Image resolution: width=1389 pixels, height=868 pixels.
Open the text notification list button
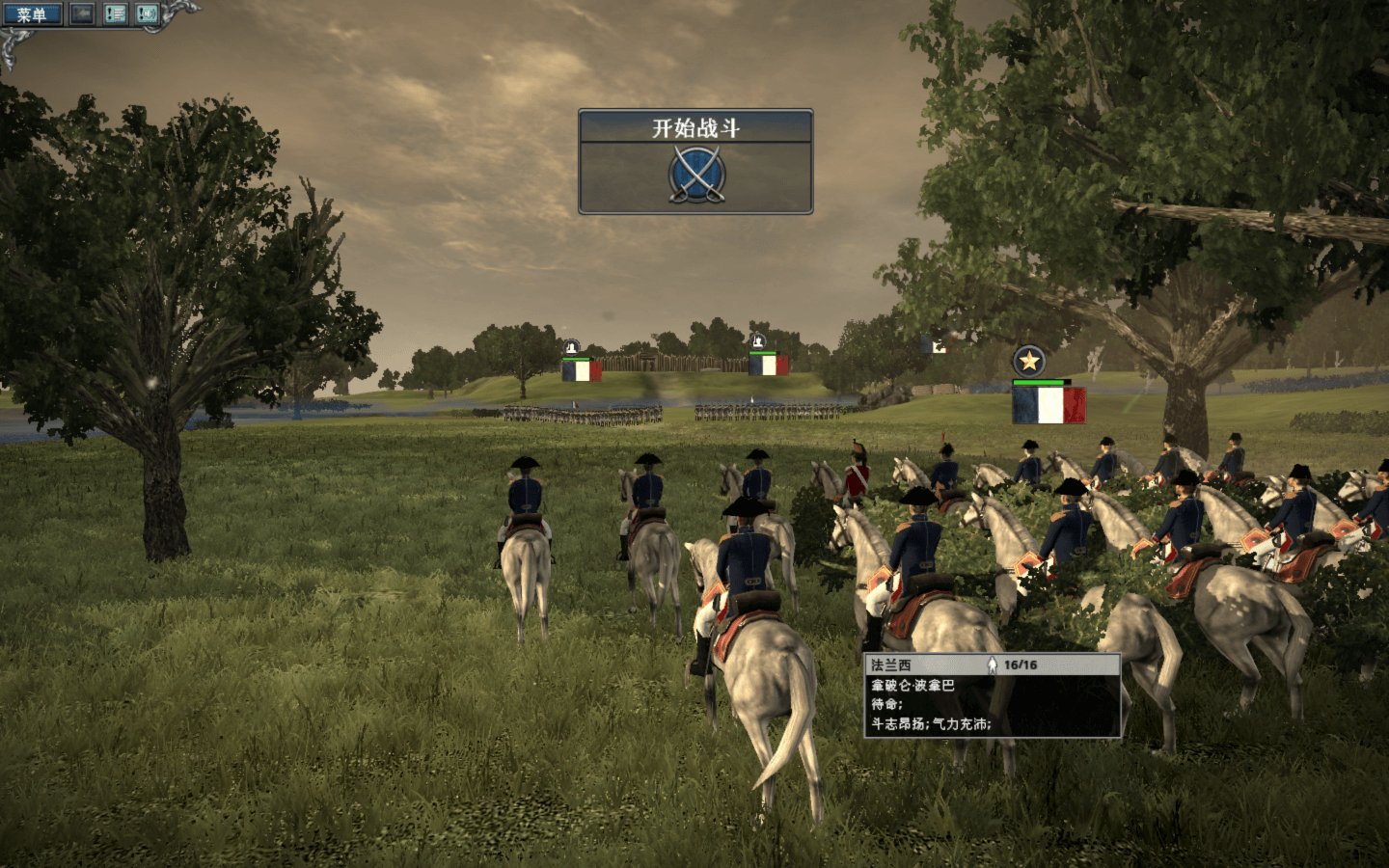point(115,14)
